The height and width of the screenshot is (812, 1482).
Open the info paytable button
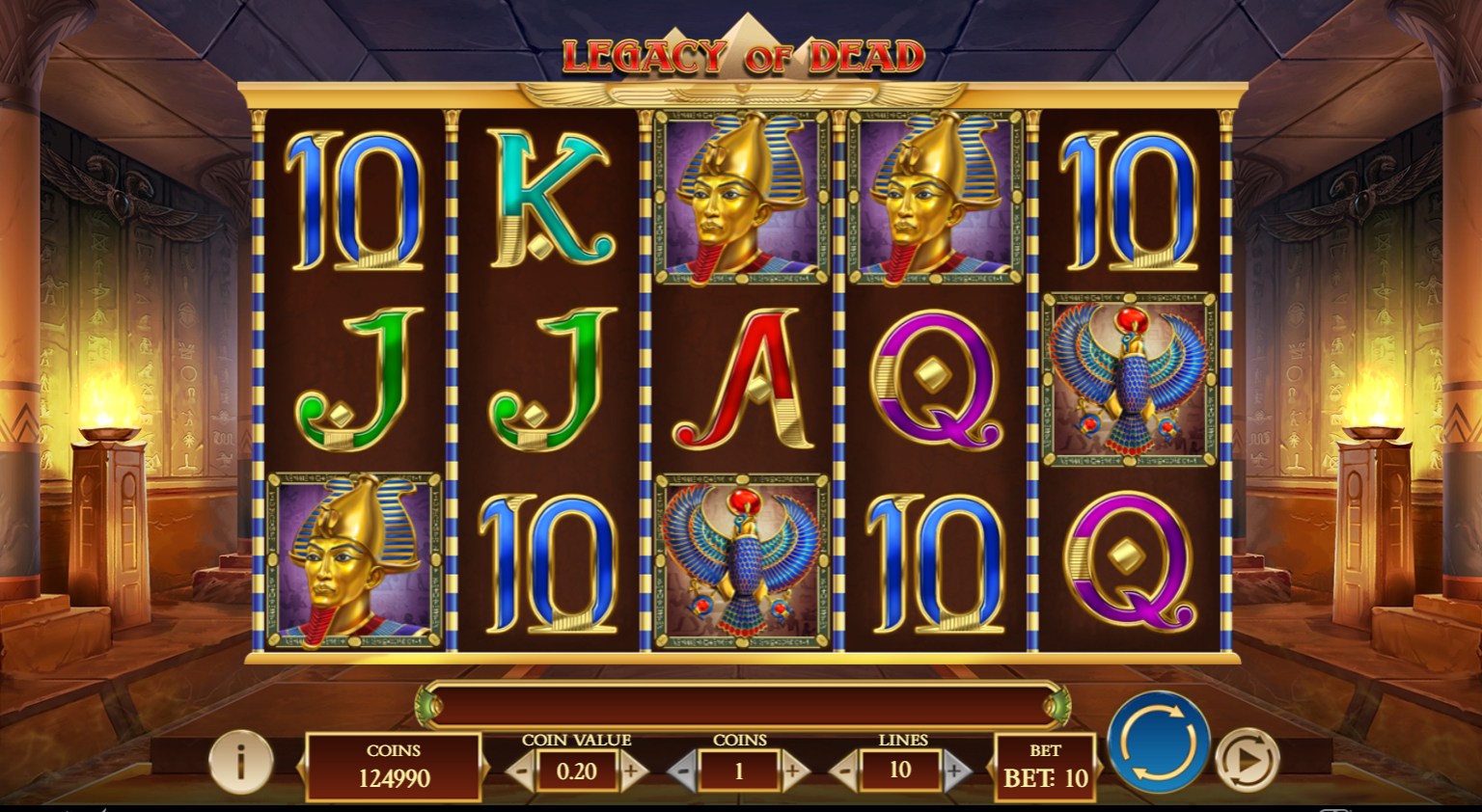tap(240, 762)
